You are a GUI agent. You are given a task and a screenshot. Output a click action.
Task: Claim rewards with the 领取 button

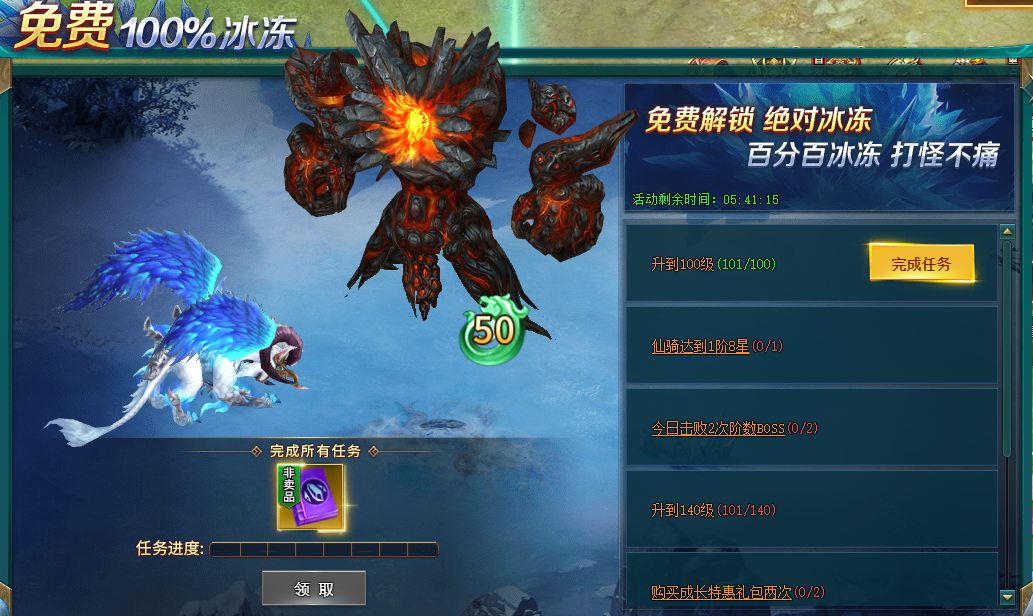(x=314, y=589)
